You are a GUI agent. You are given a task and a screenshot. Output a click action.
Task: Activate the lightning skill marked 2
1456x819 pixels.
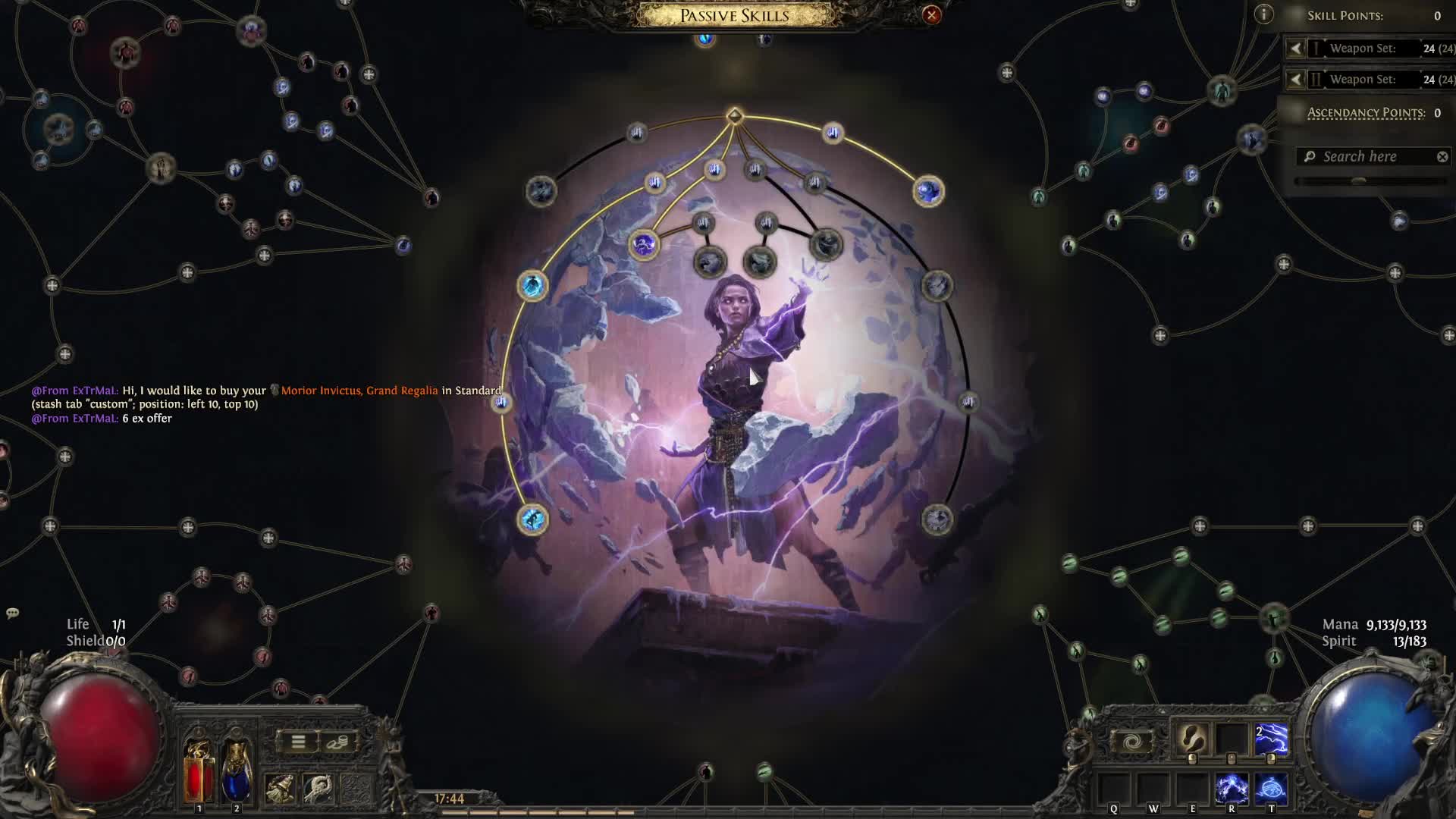[1271, 739]
